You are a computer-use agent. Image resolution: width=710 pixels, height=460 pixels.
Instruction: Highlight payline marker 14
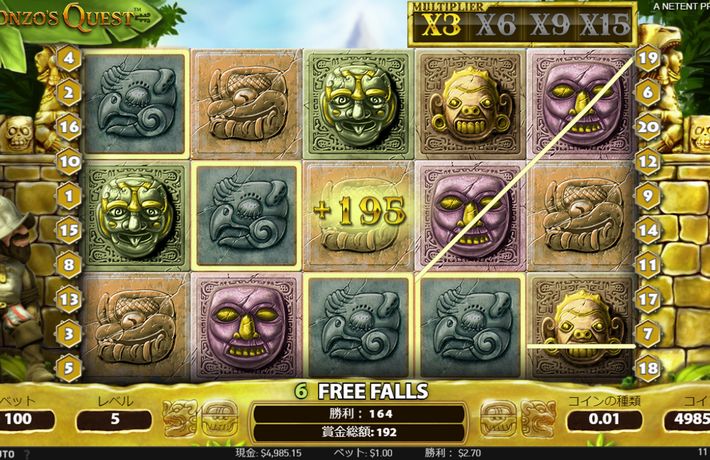coord(647,230)
